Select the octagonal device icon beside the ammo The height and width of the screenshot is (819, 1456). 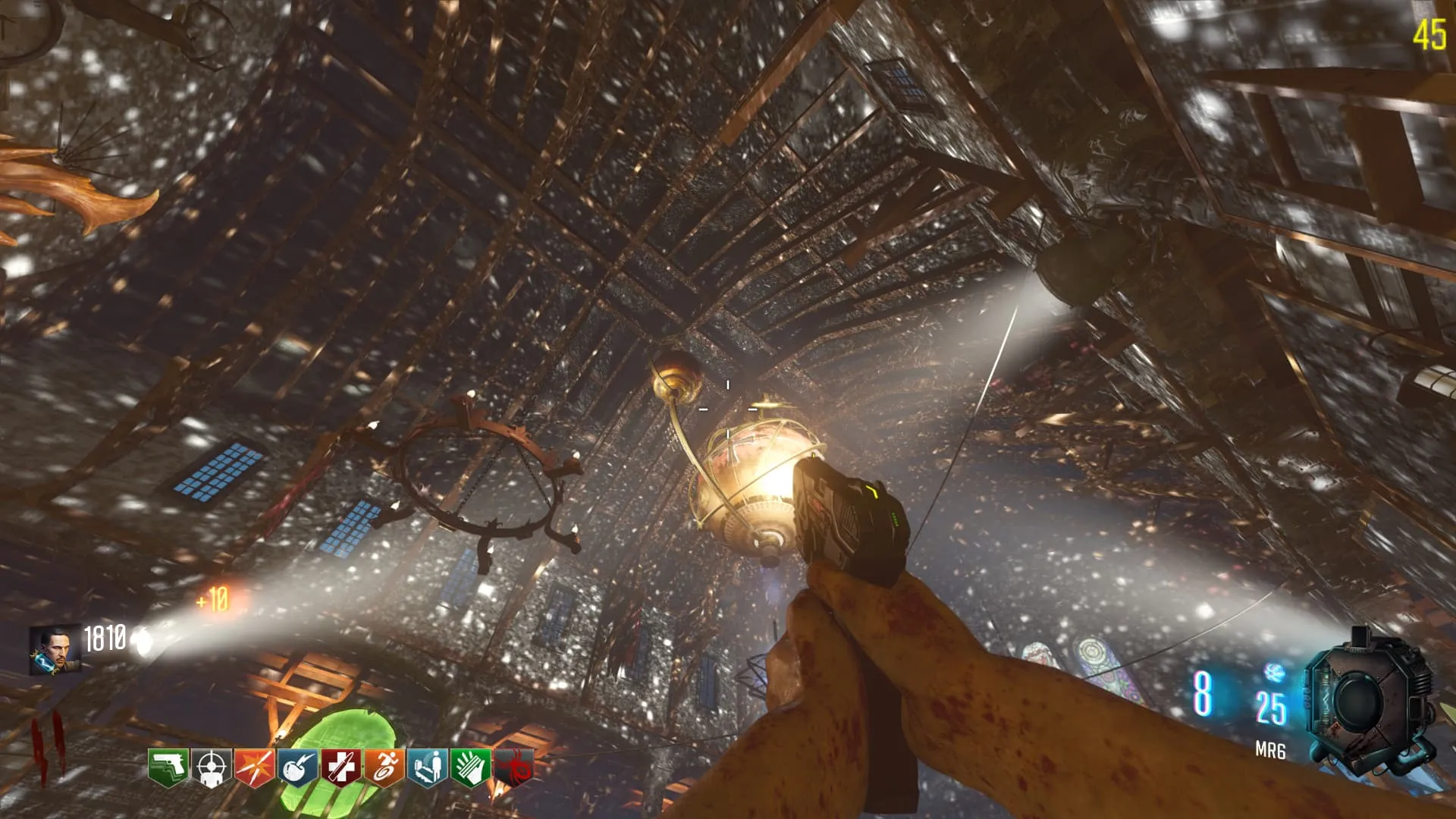click(1369, 701)
